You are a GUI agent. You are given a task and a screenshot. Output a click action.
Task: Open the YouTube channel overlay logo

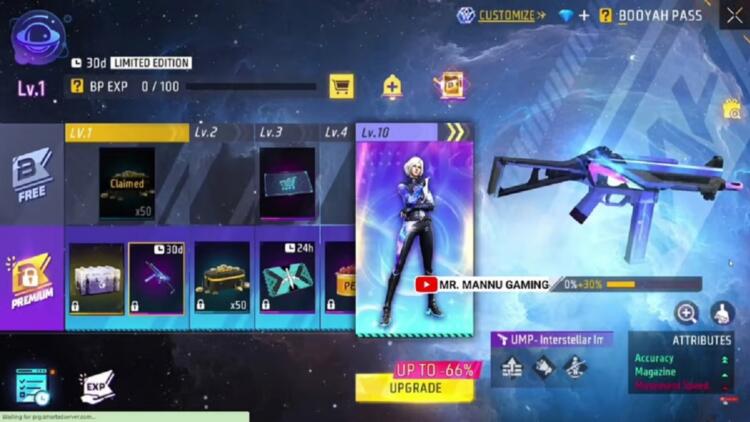(x=425, y=285)
